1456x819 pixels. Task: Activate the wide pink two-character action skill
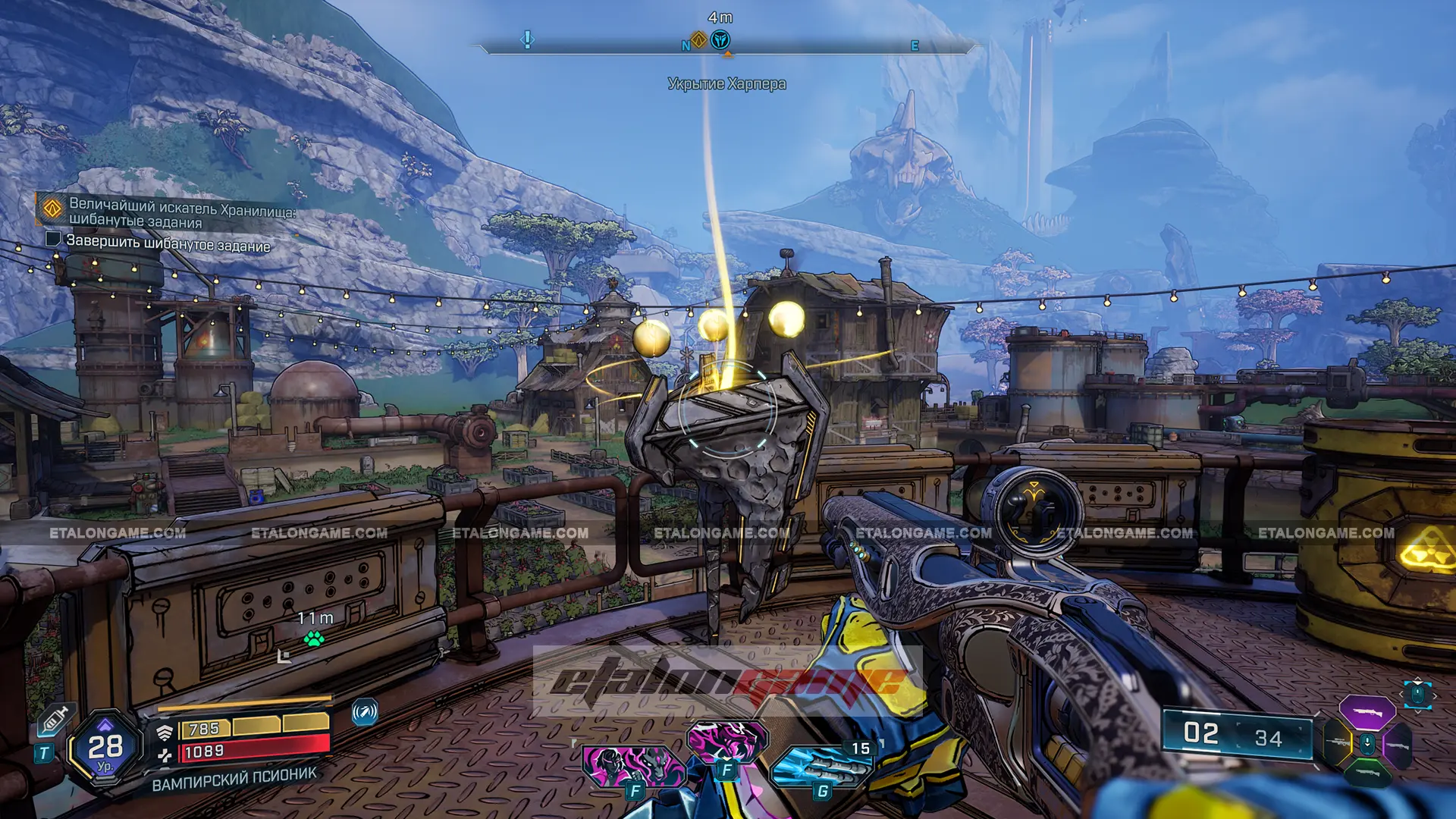[x=633, y=766]
